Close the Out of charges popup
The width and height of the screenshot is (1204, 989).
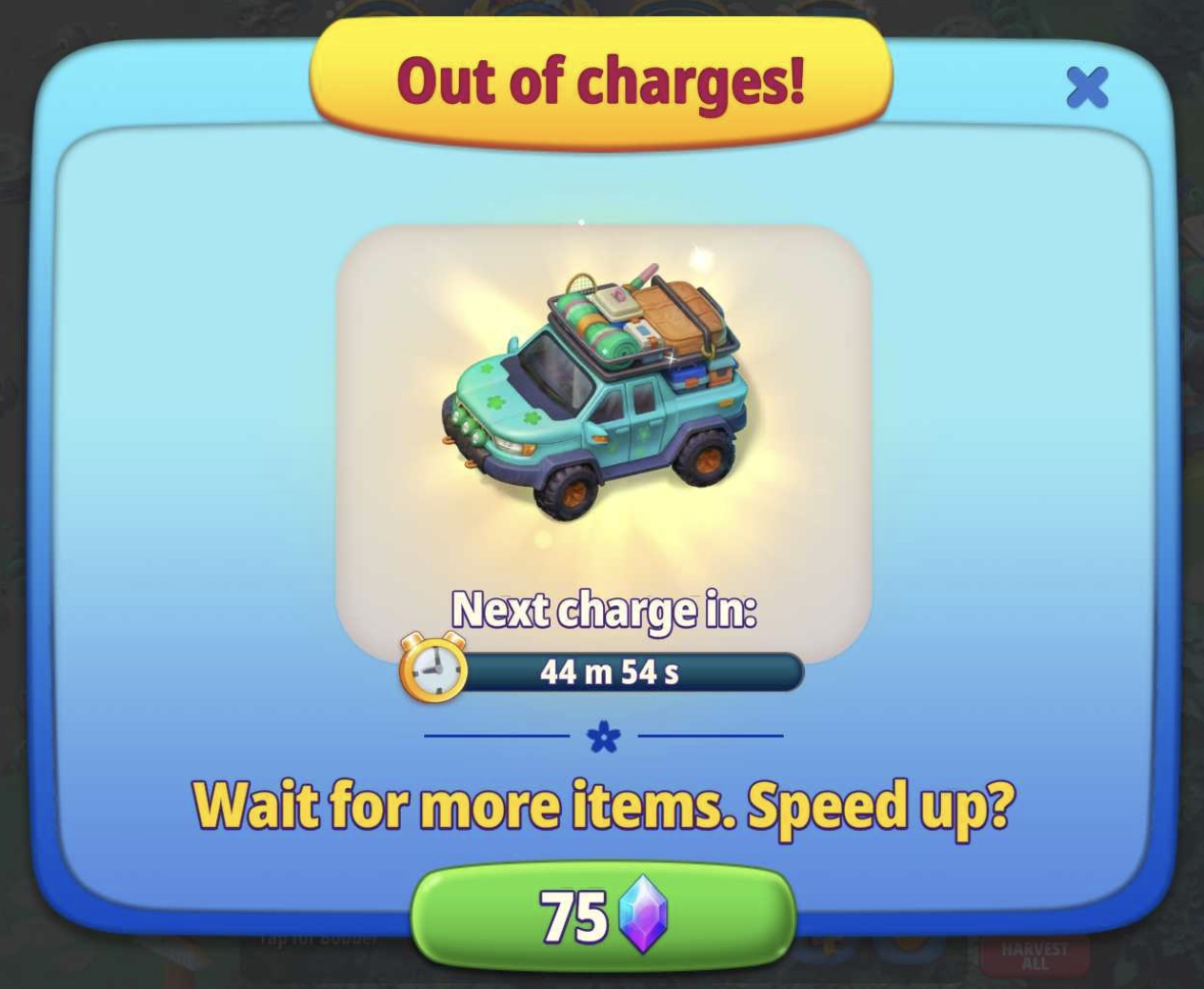[1087, 88]
